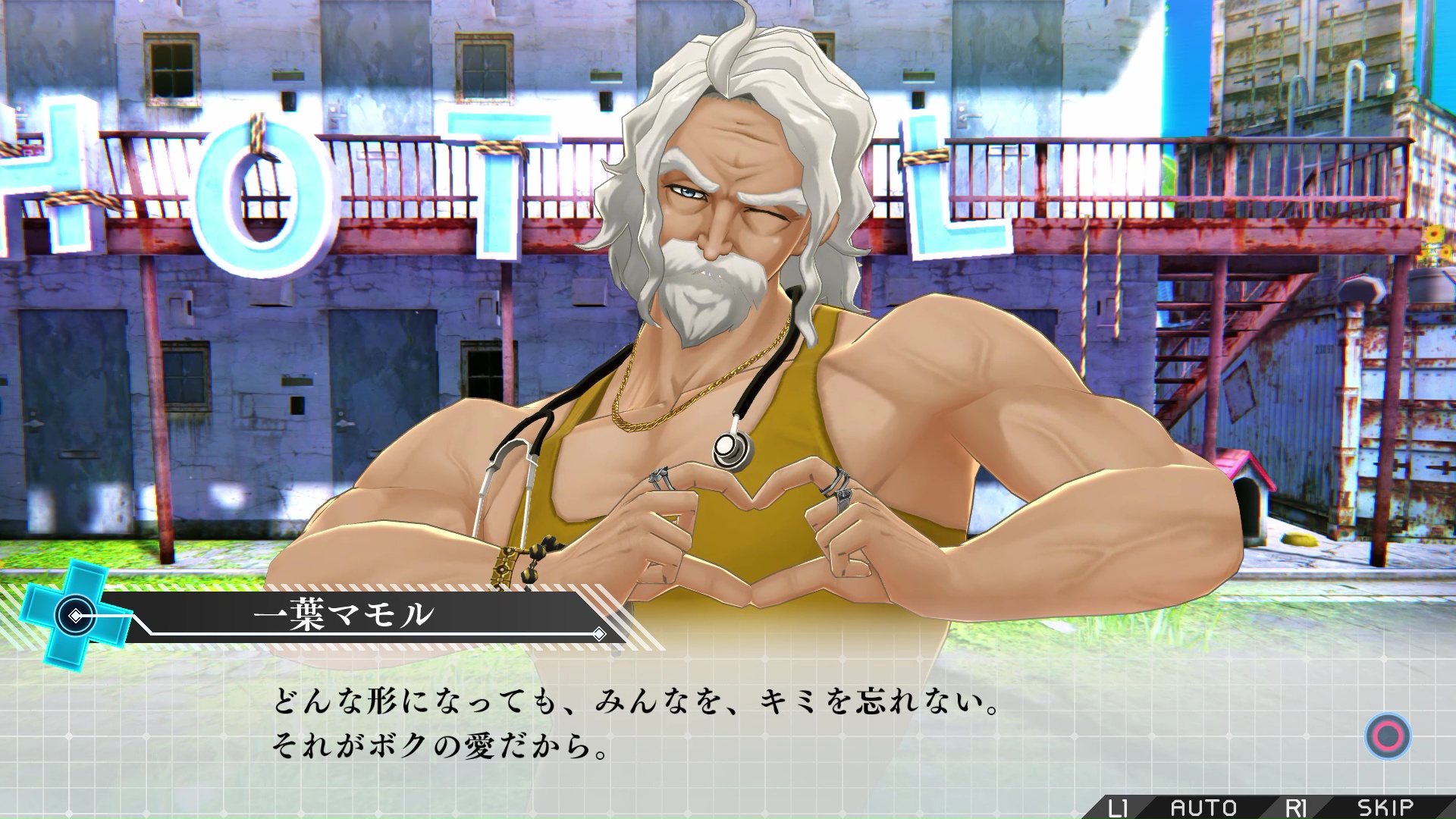Activate the SKIP dialogue option
This screenshot has width=1456, height=819.
(1385, 808)
